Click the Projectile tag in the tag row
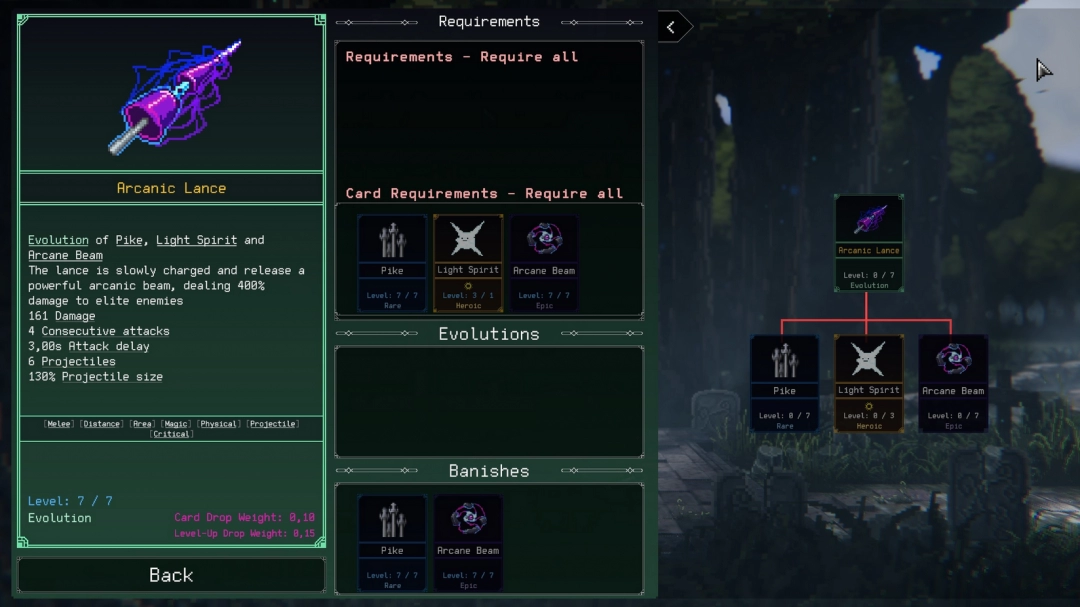 point(273,424)
